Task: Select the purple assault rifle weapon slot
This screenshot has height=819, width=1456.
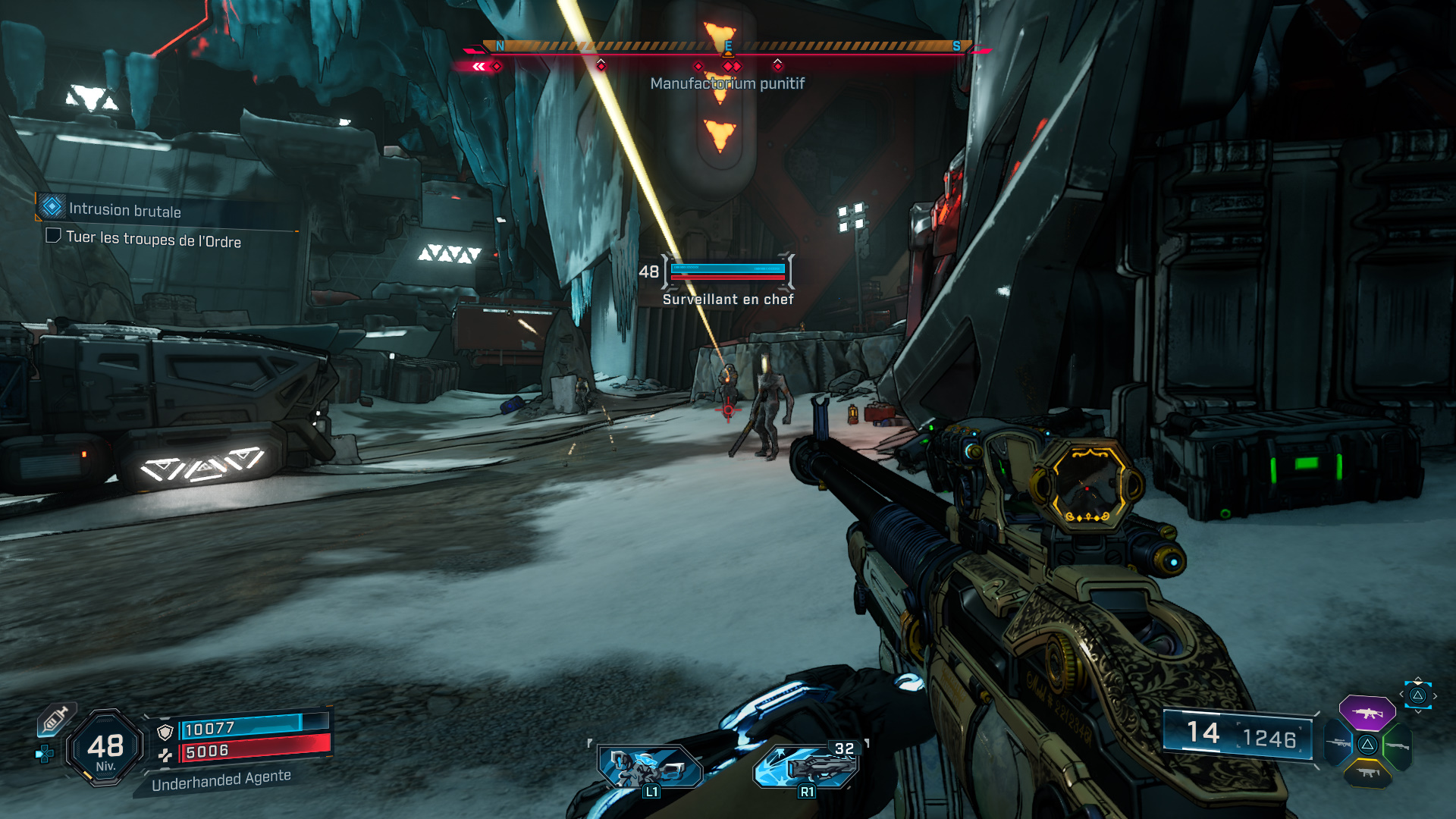Action: click(1367, 713)
